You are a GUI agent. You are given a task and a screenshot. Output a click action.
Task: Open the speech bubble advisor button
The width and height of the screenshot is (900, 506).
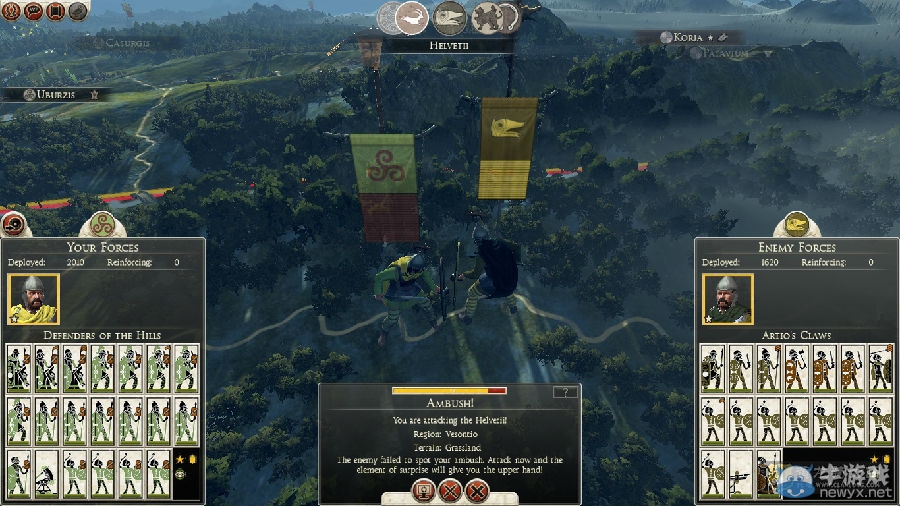coord(32,10)
